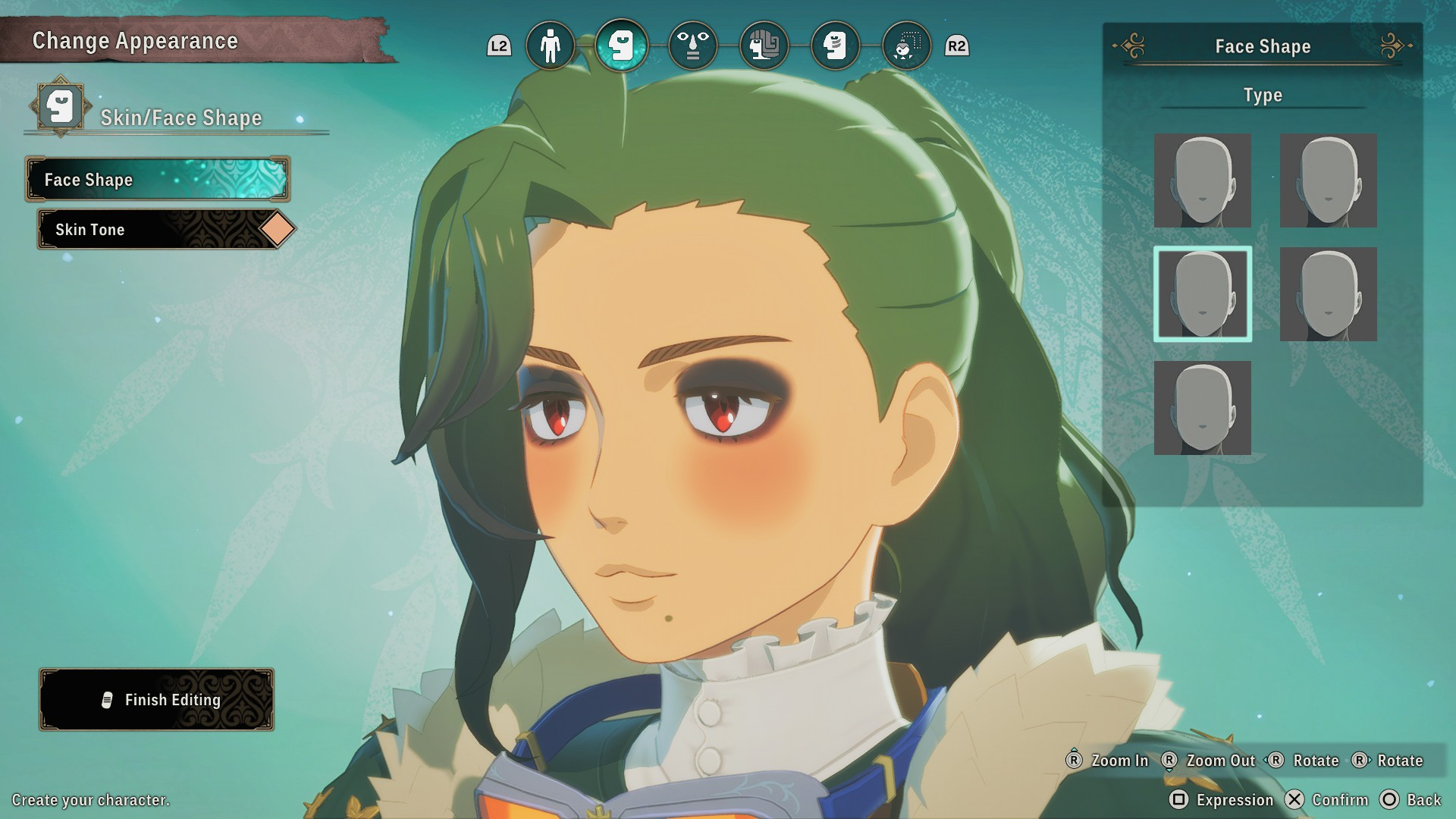Viewport: 1456px width, 819px height.
Task: Open the highlighted Skin/Face Shape tab
Action: [x=621, y=46]
